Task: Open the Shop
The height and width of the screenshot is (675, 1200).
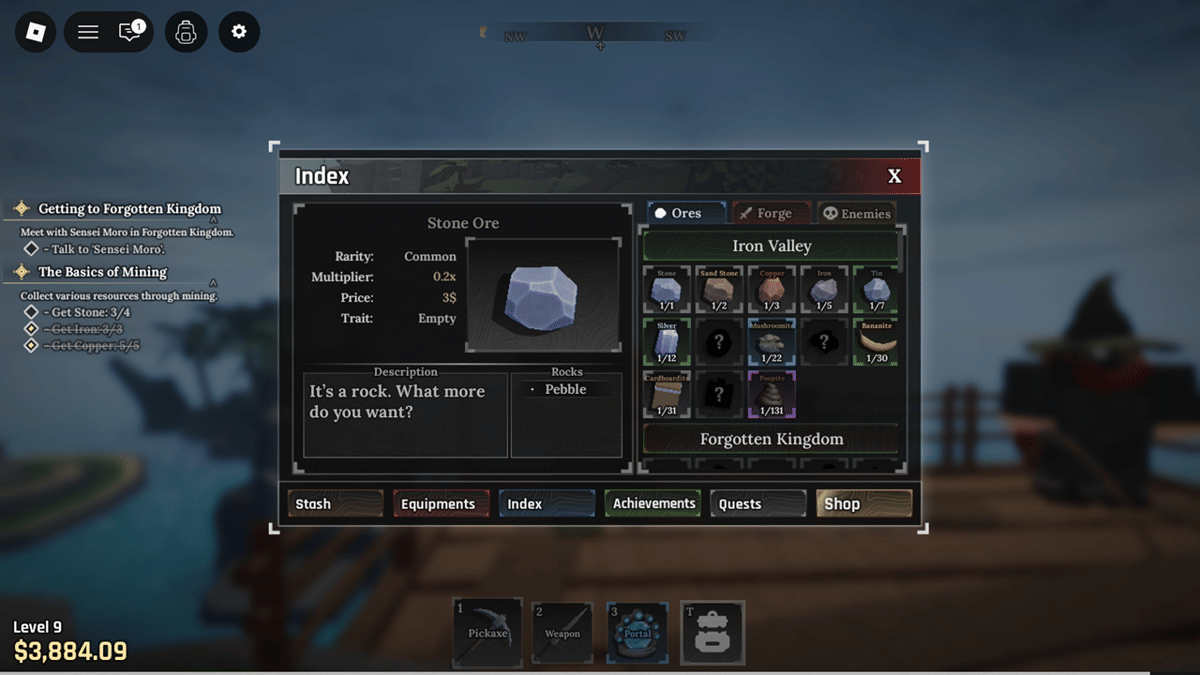Action: (863, 504)
